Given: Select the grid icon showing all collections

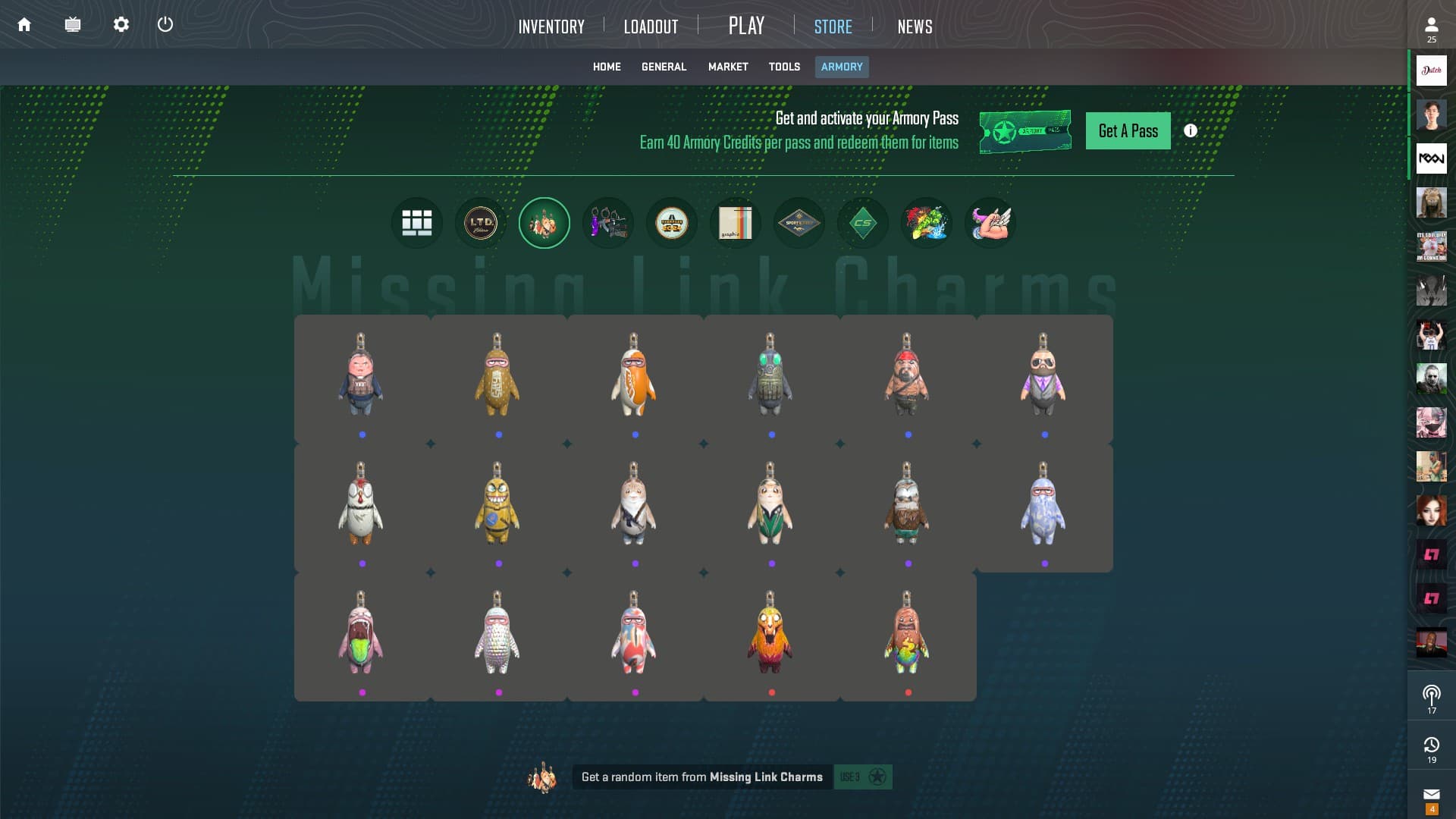Looking at the screenshot, I should tap(417, 222).
